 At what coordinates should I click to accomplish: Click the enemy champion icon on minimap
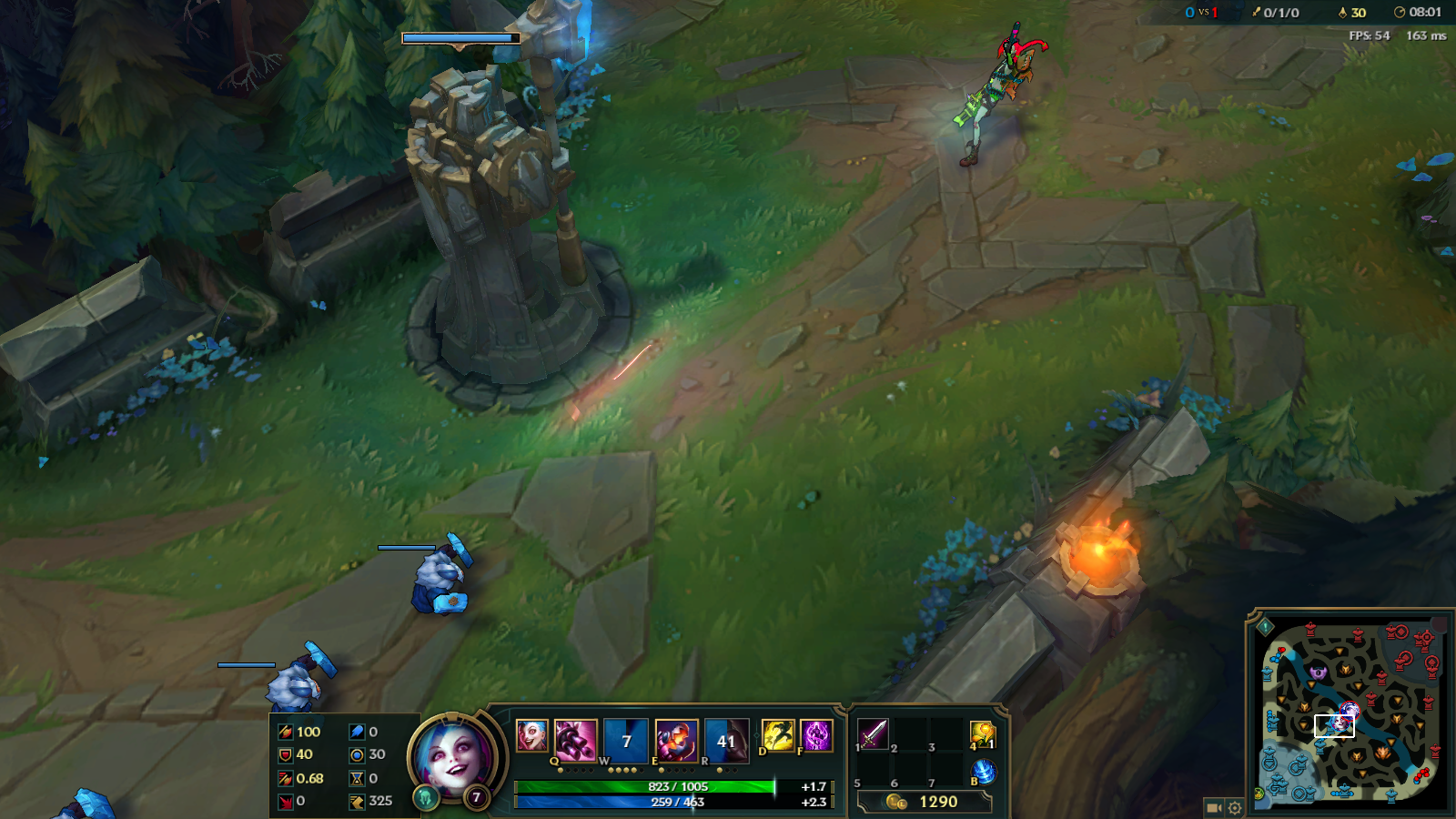1349,711
